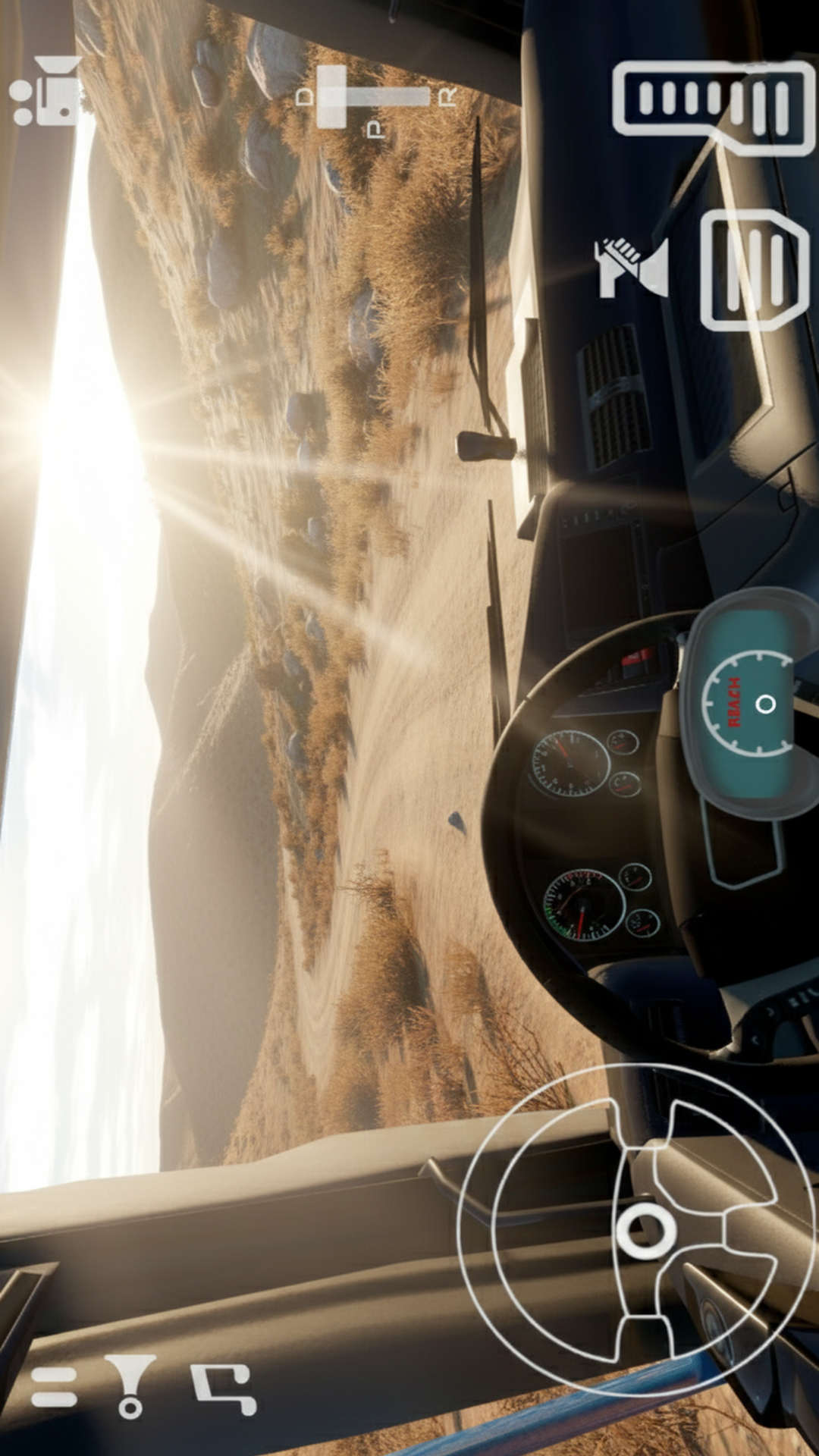Image resolution: width=819 pixels, height=1456 pixels.
Task: Switch the camera view
Action: pos(47,91)
